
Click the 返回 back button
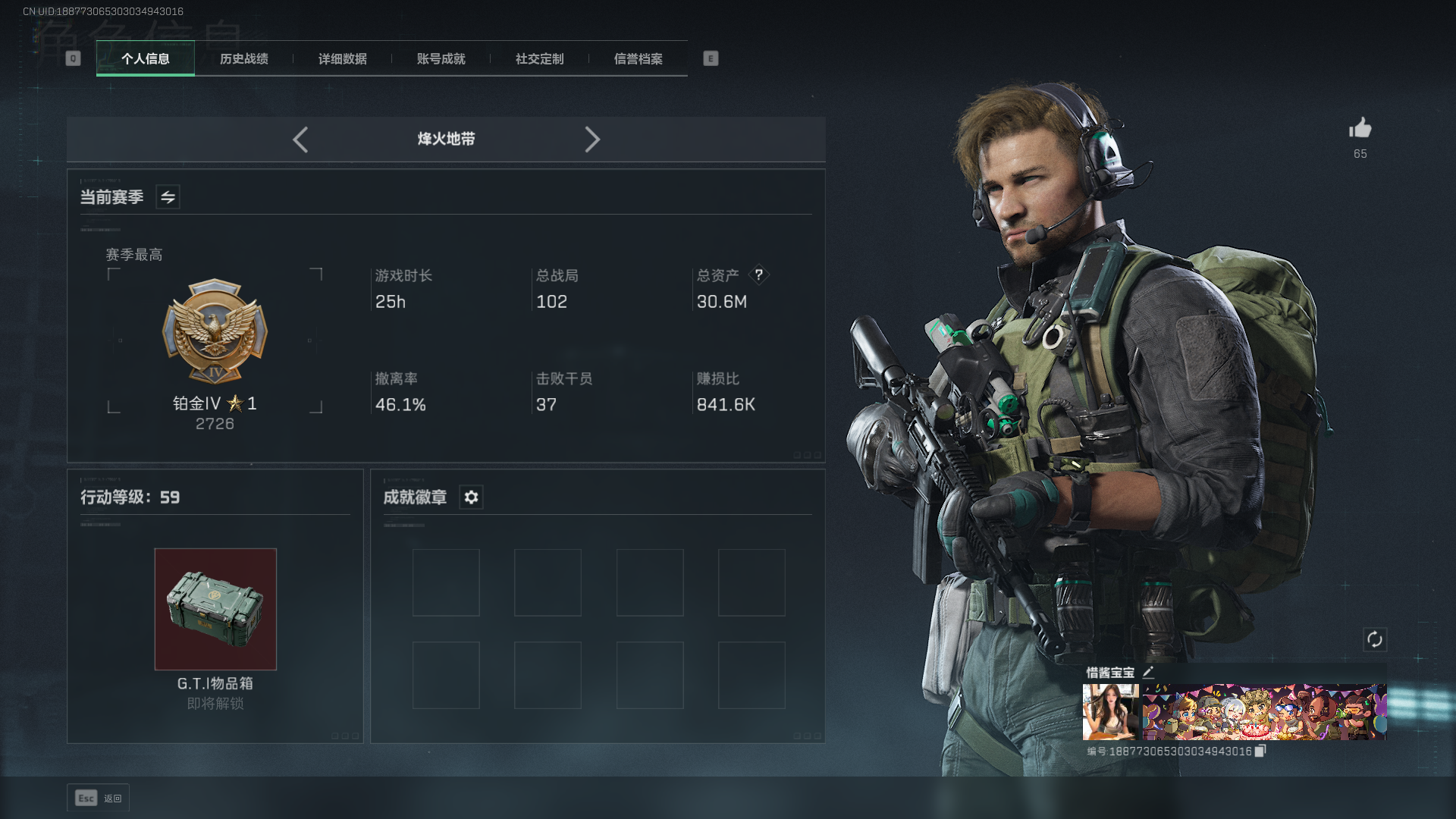tap(98, 798)
